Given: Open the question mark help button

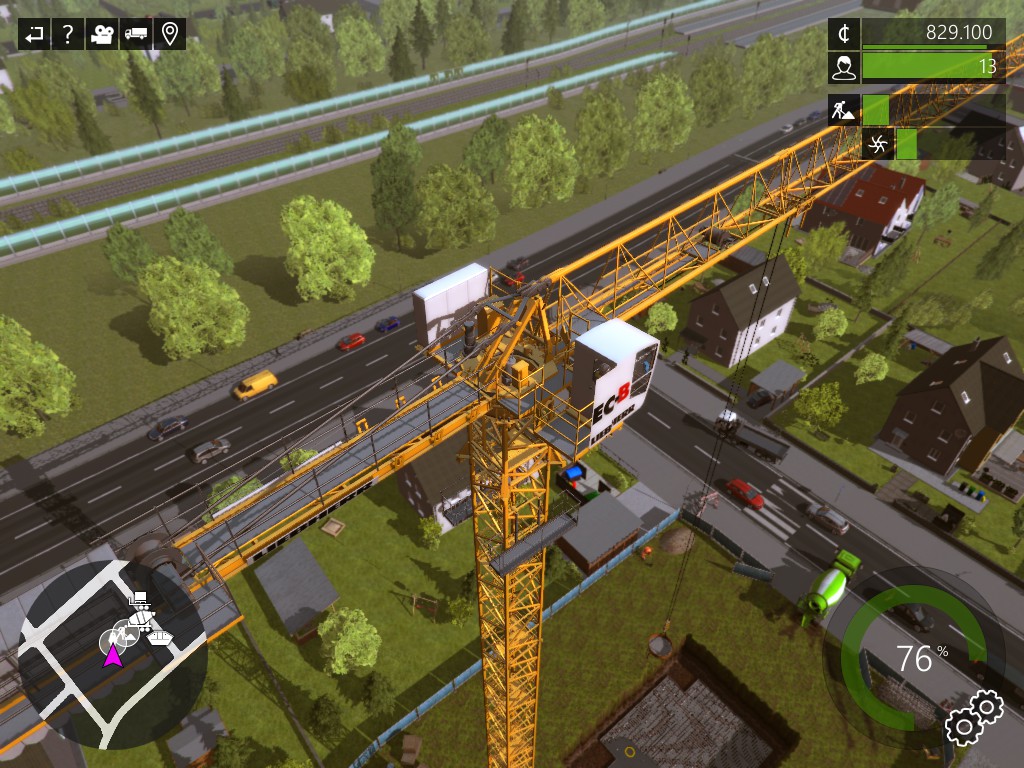Looking at the screenshot, I should click(67, 34).
